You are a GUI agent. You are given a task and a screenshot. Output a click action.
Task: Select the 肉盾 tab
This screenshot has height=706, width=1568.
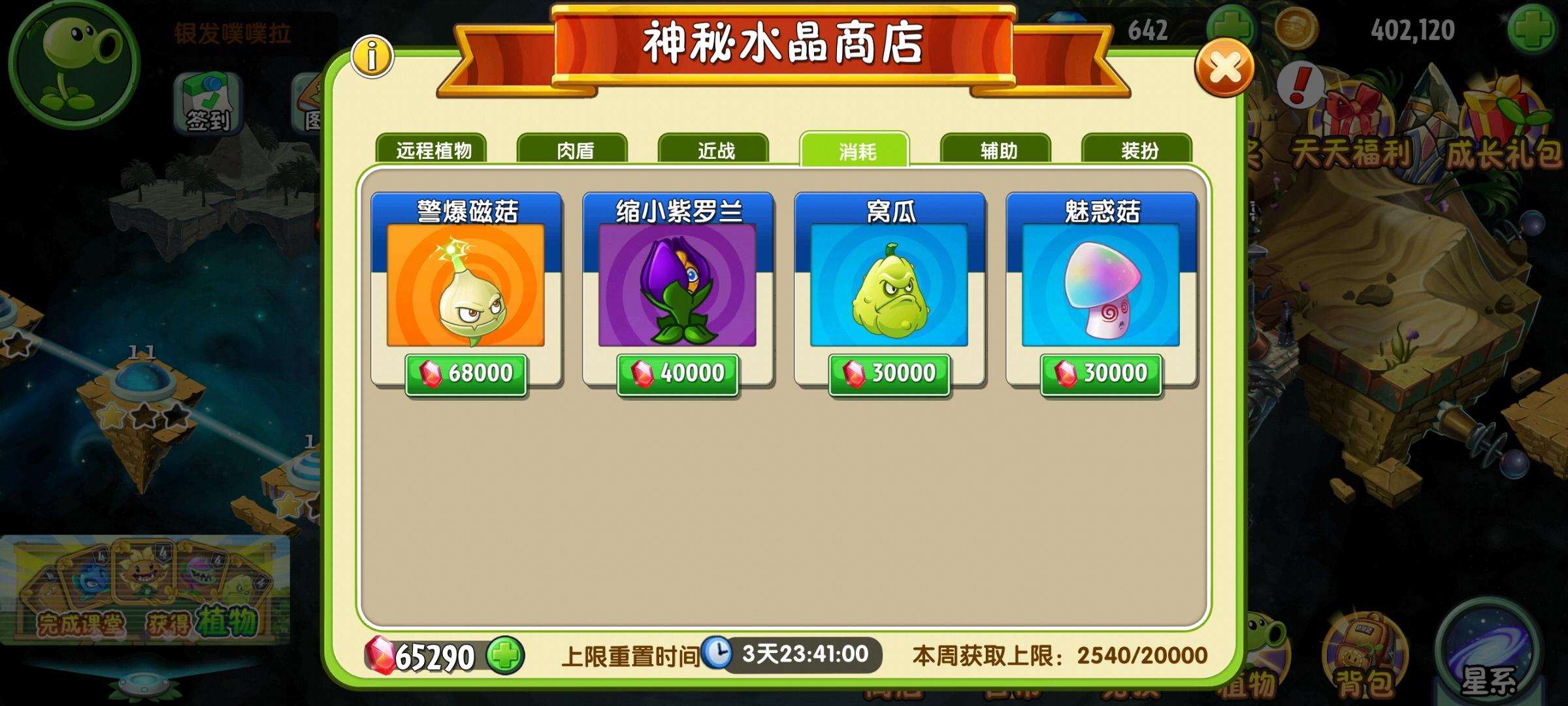(x=573, y=149)
